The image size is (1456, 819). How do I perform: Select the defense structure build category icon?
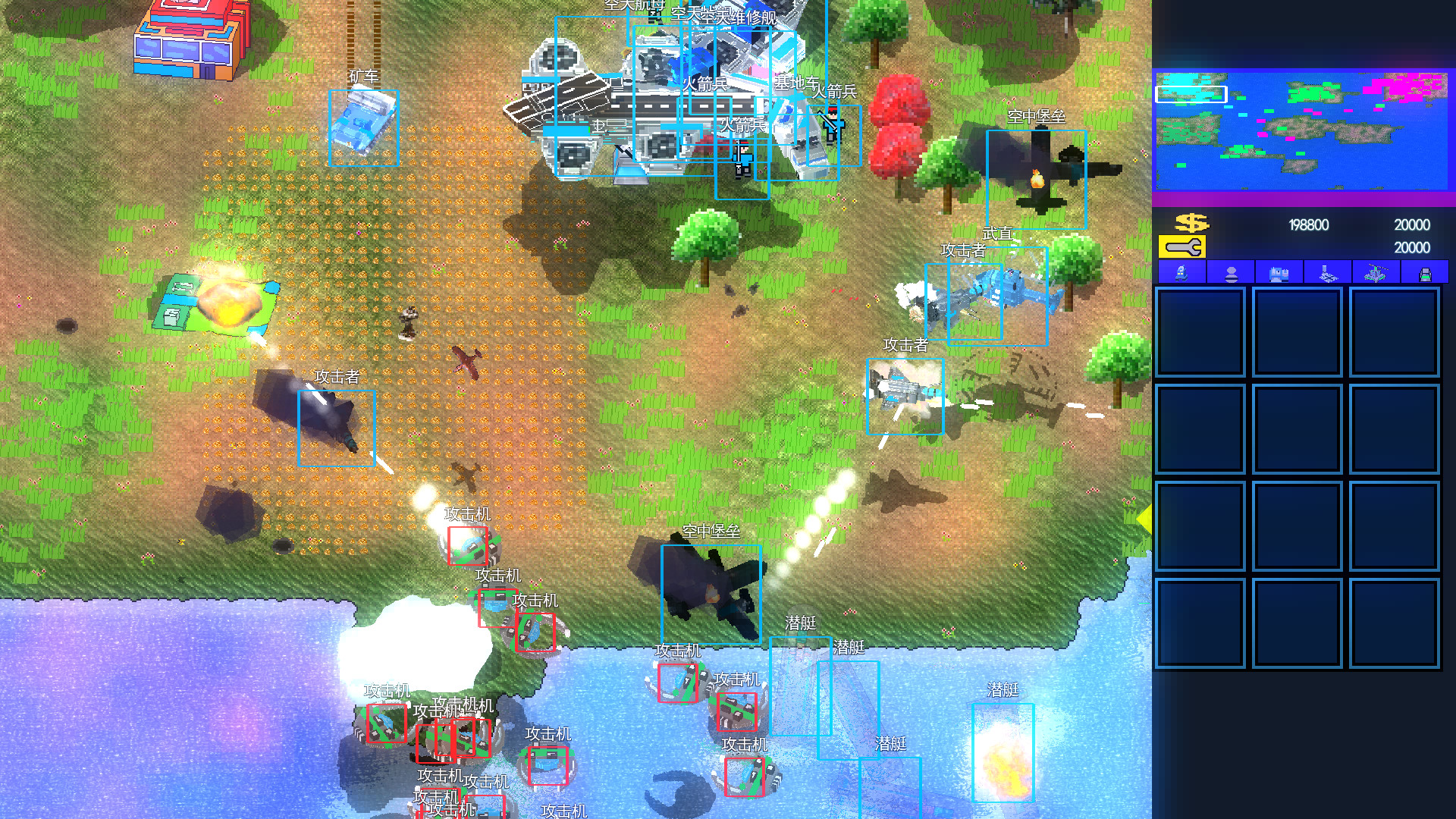[1325, 275]
